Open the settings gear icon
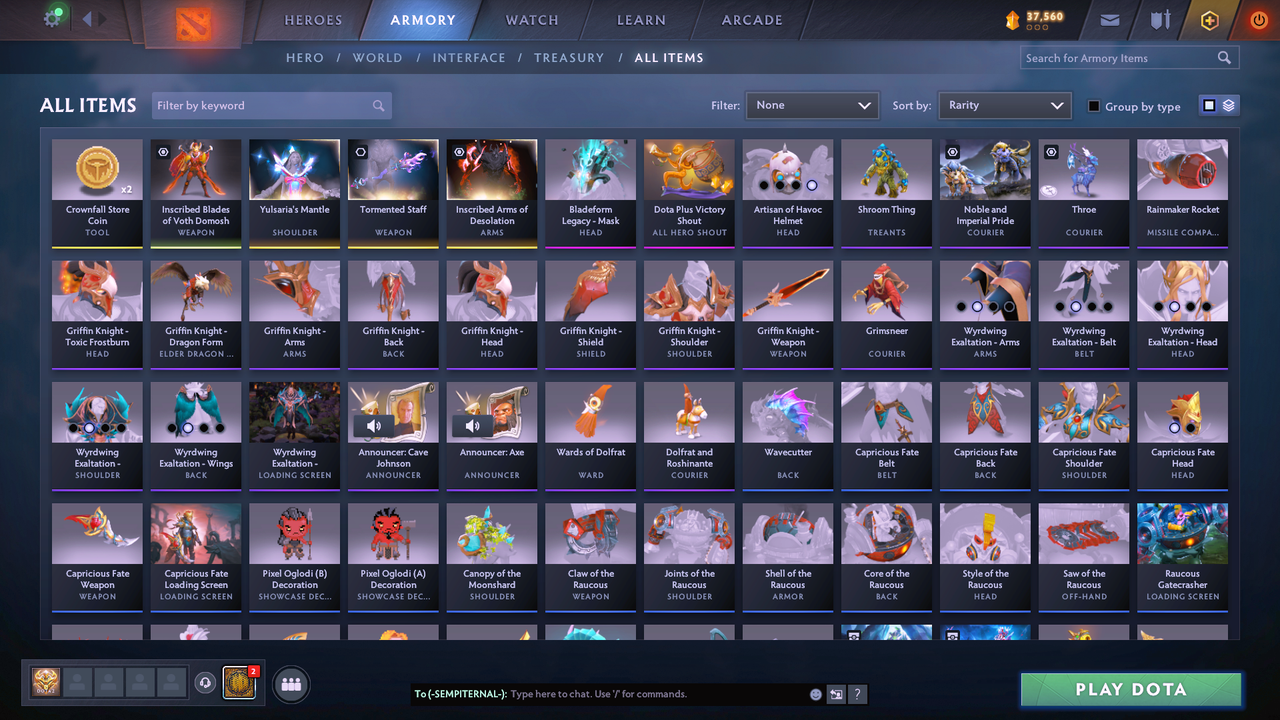Viewport: 1280px width, 720px height. [54, 17]
